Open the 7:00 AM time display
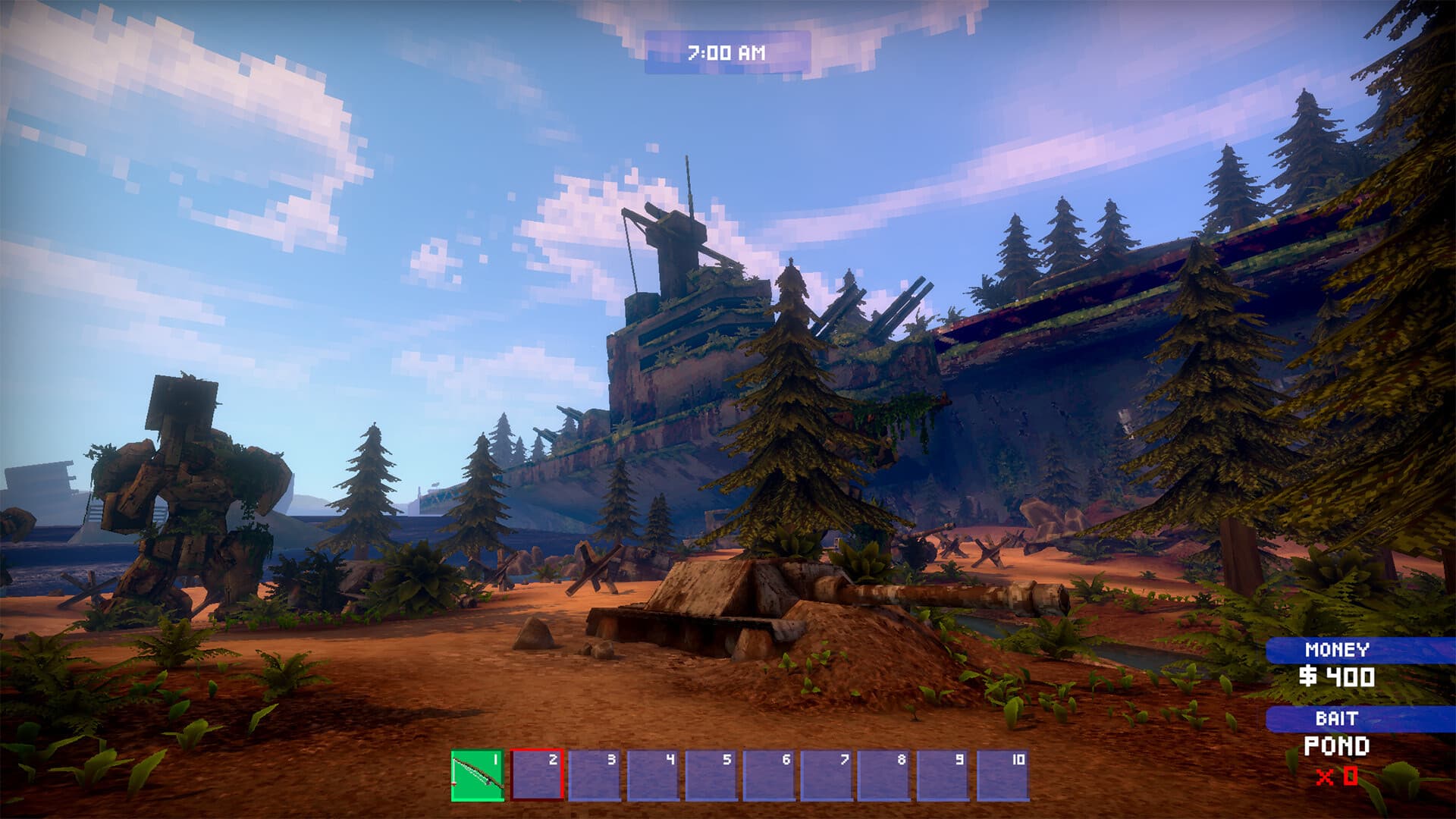Screen dimensions: 1456x819 point(726,52)
